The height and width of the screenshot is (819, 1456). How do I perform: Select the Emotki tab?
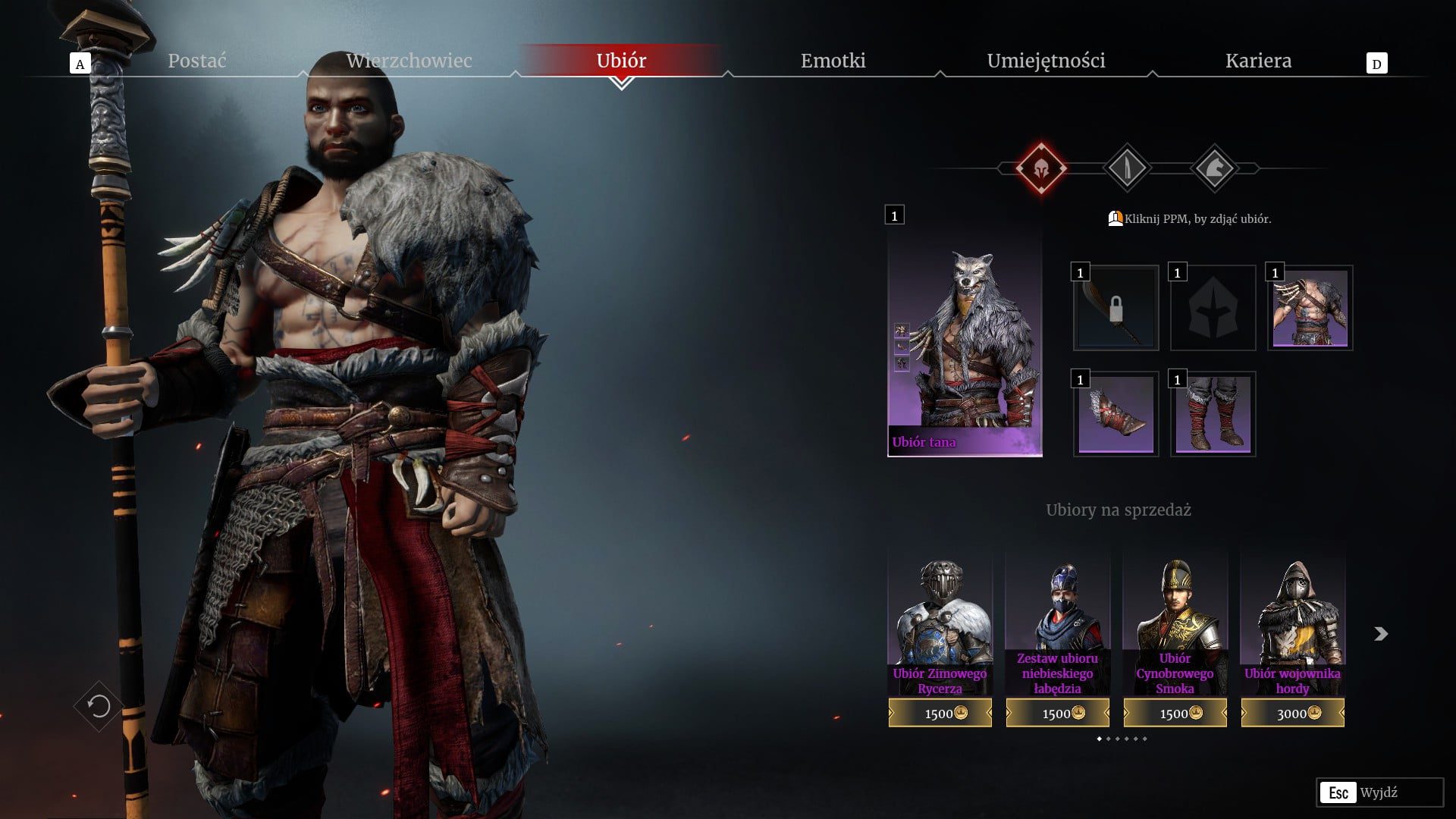(833, 61)
